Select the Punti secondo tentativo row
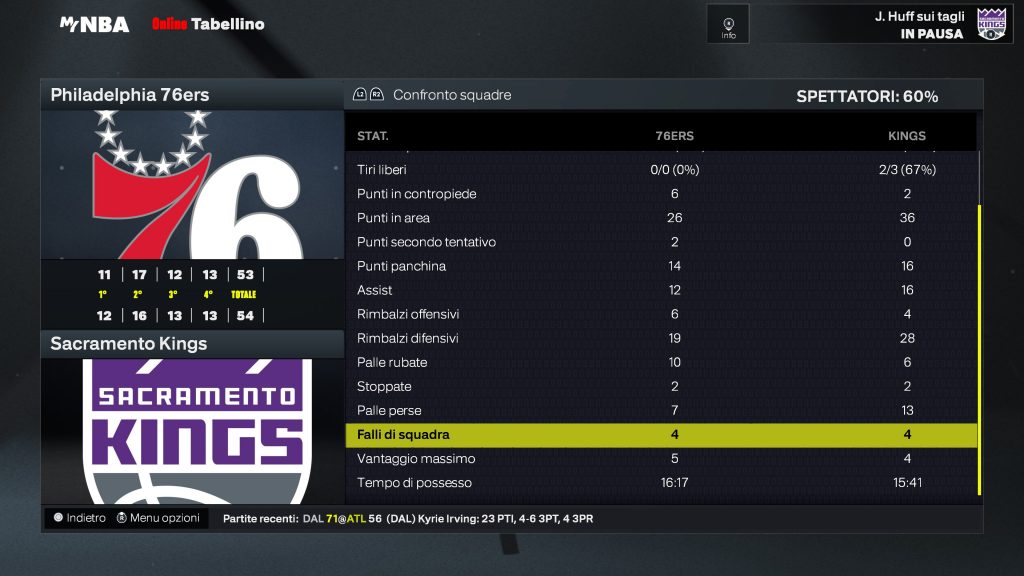The image size is (1024, 576). tap(660, 242)
